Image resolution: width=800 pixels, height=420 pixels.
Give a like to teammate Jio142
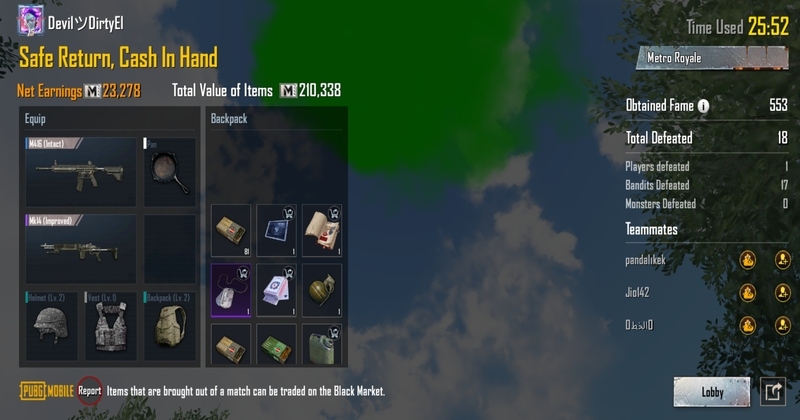pos(747,293)
